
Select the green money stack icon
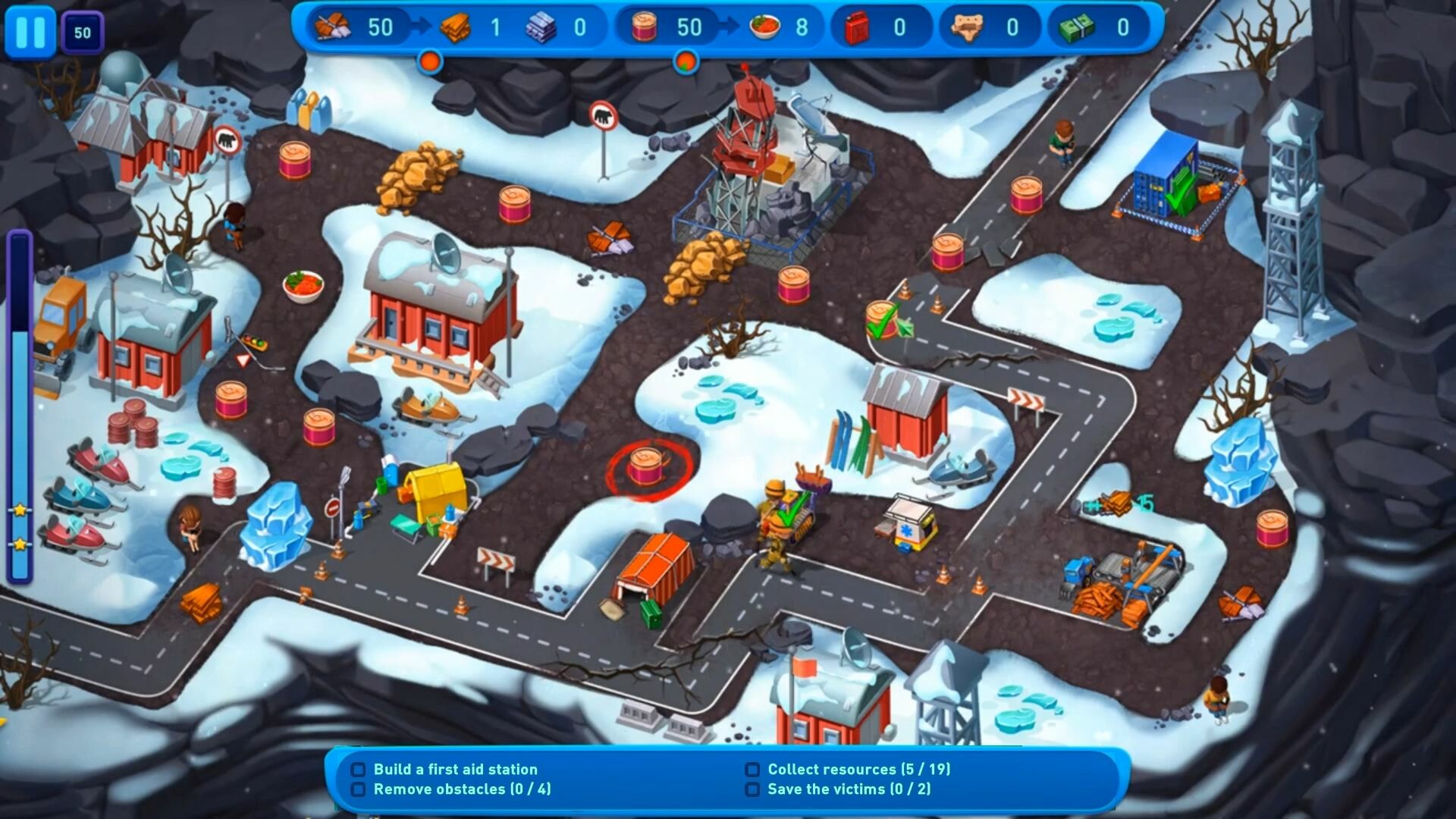tap(1076, 27)
